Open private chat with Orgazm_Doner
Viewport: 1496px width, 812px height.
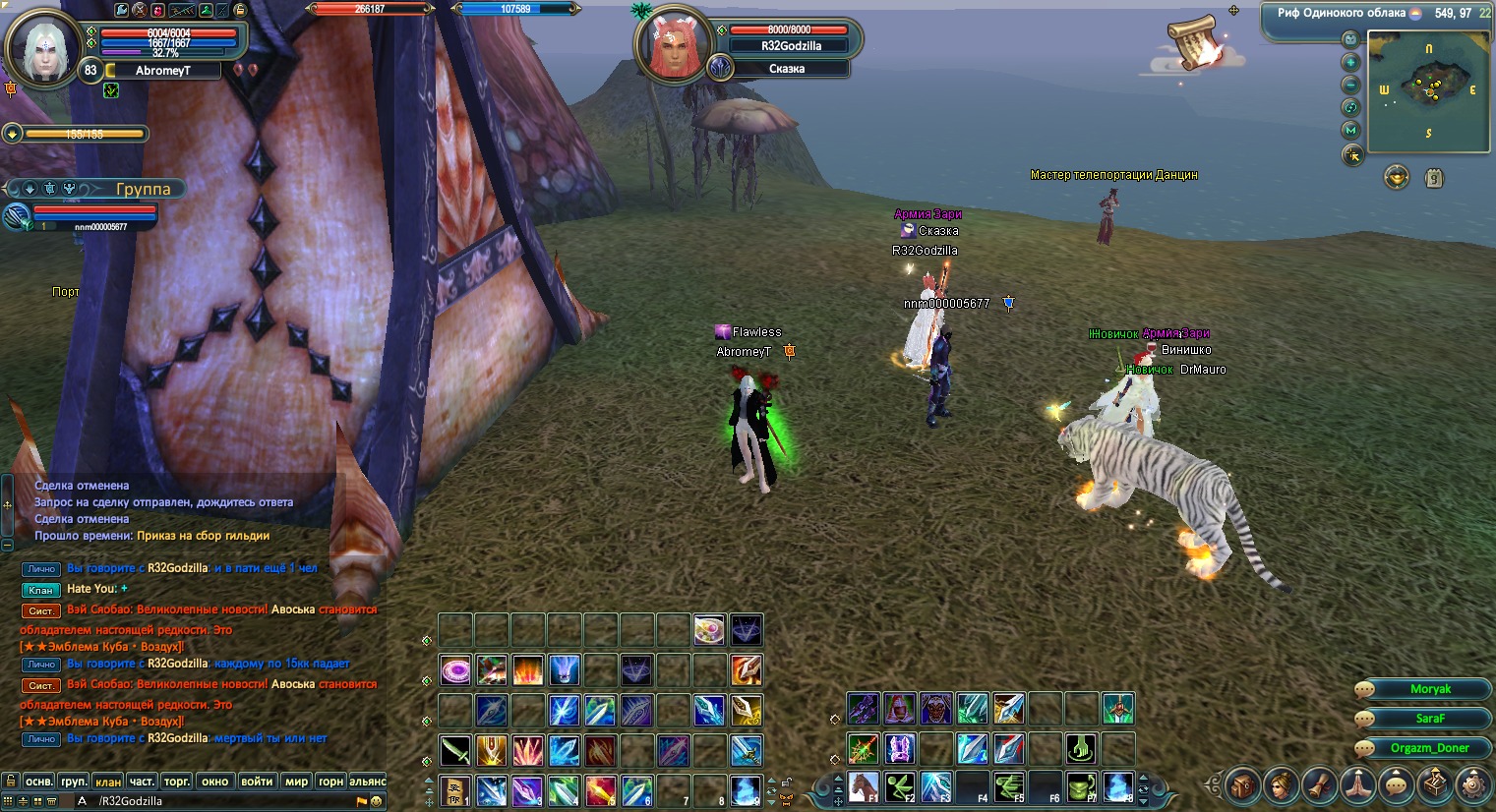point(1429,748)
